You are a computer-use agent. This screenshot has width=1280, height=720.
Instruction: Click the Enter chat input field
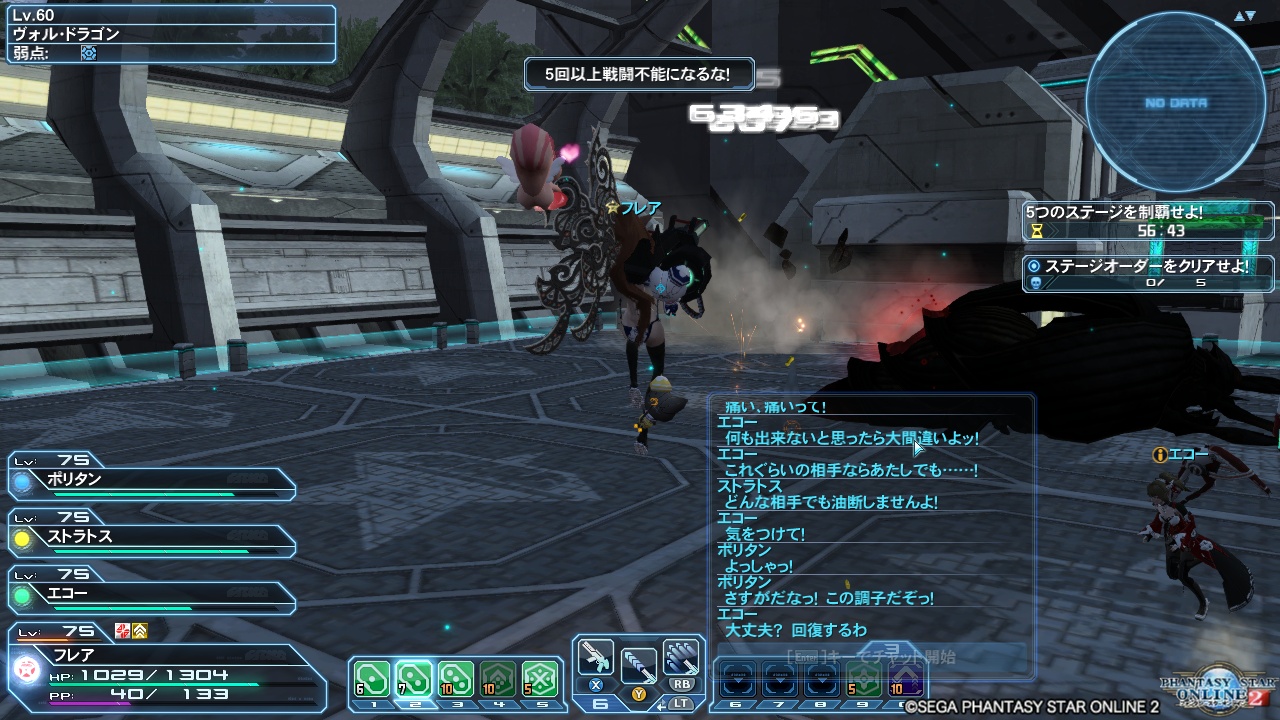(870, 658)
